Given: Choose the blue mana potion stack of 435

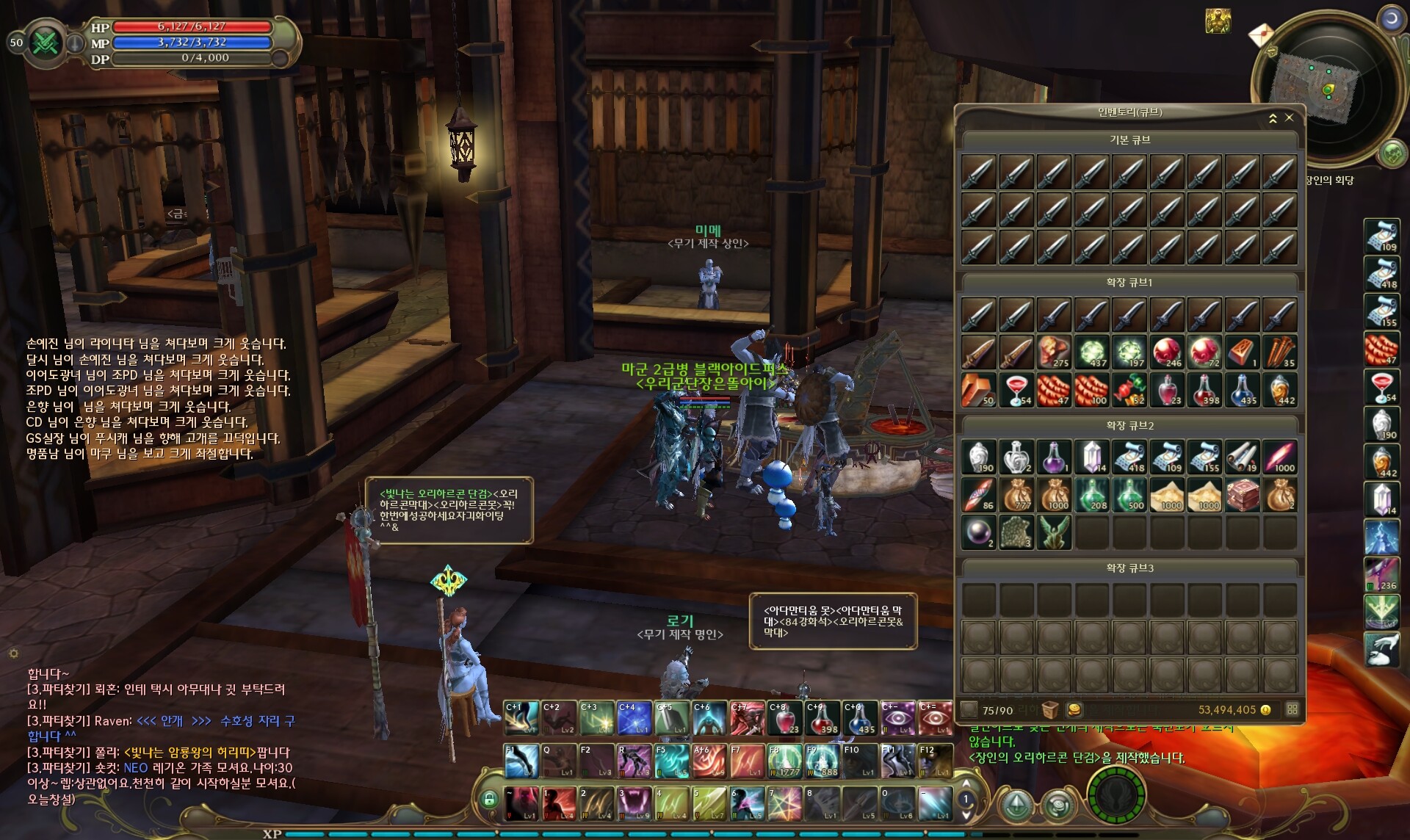Looking at the screenshot, I should pyautogui.click(x=1241, y=390).
